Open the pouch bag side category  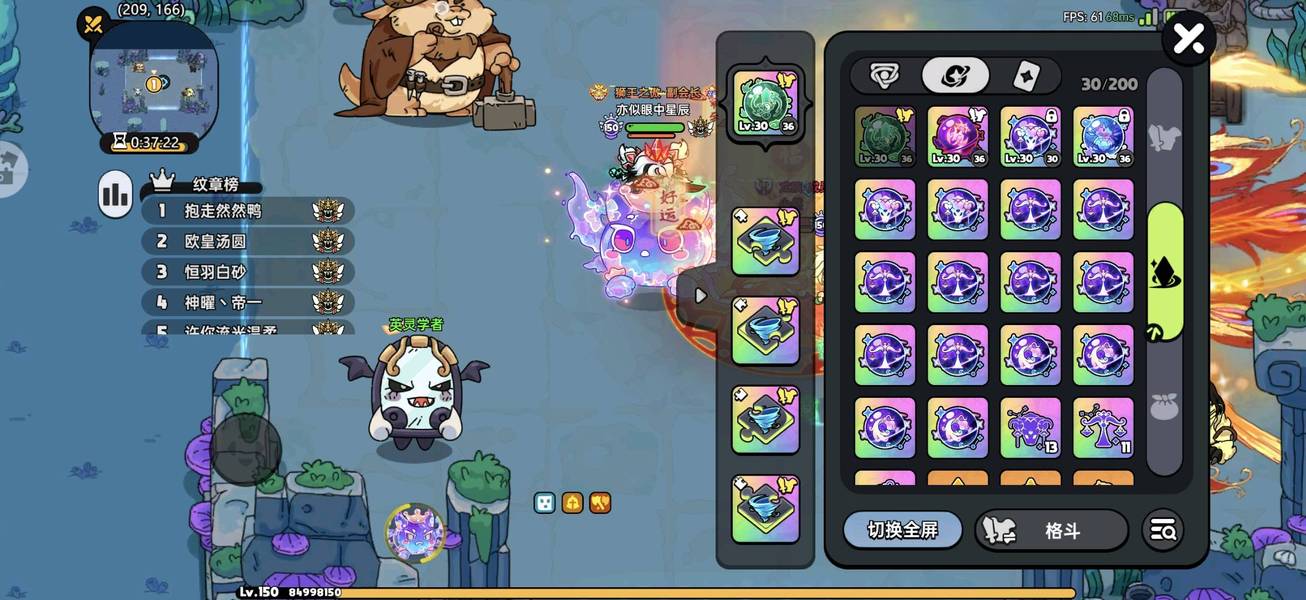pos(1165,406)
